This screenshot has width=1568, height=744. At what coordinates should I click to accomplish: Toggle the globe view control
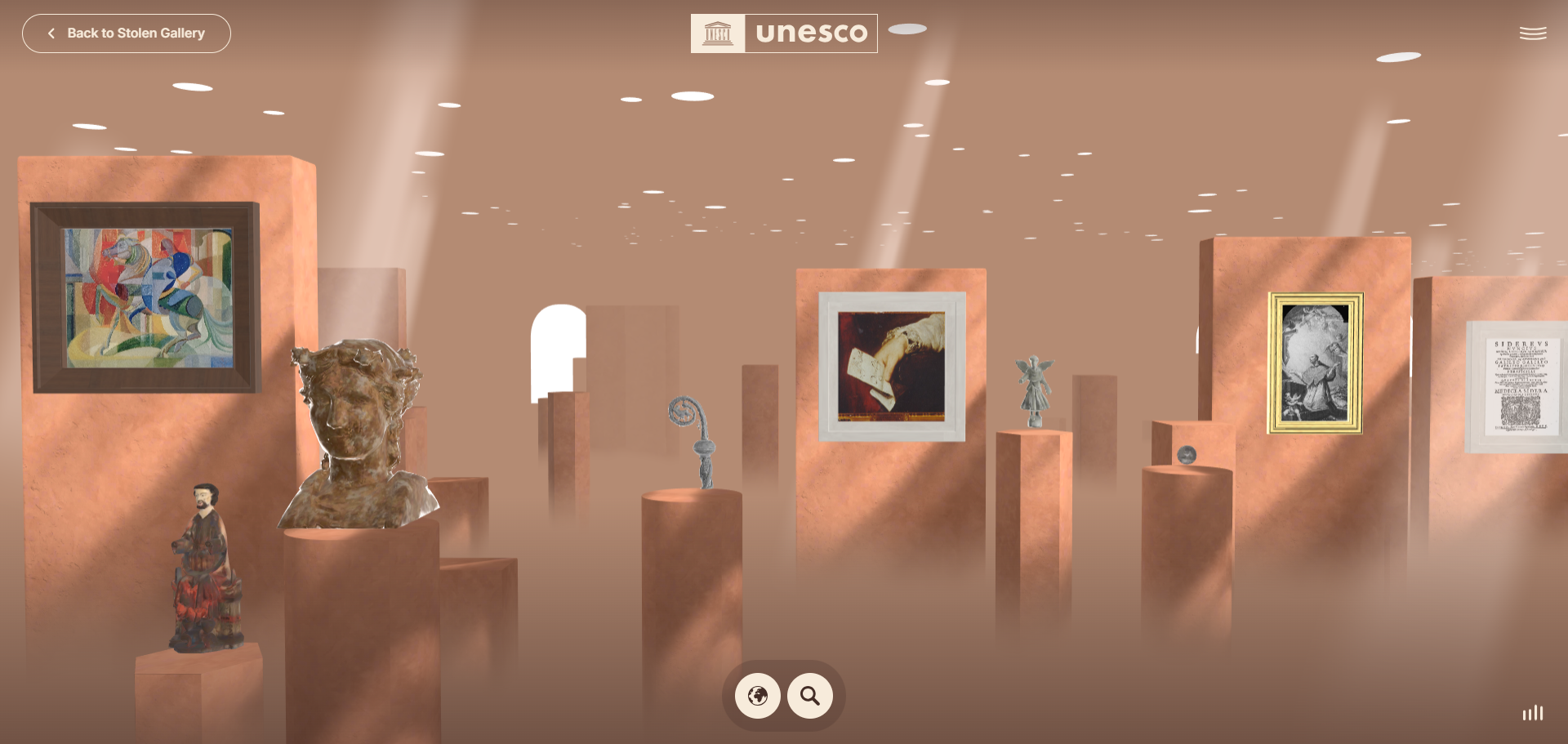(x=757, y=696)
